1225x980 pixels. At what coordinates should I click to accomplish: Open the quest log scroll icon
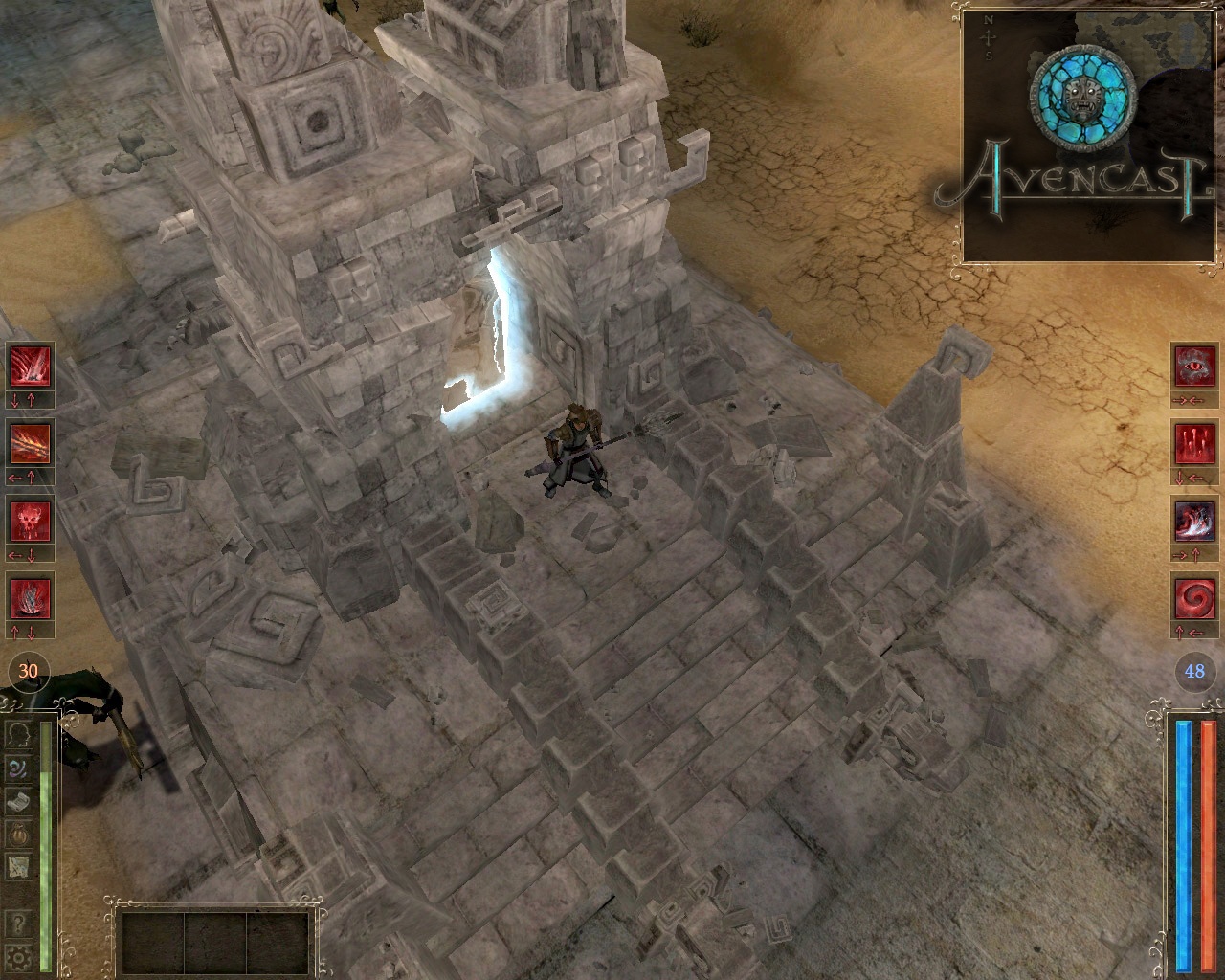[21, 802]
